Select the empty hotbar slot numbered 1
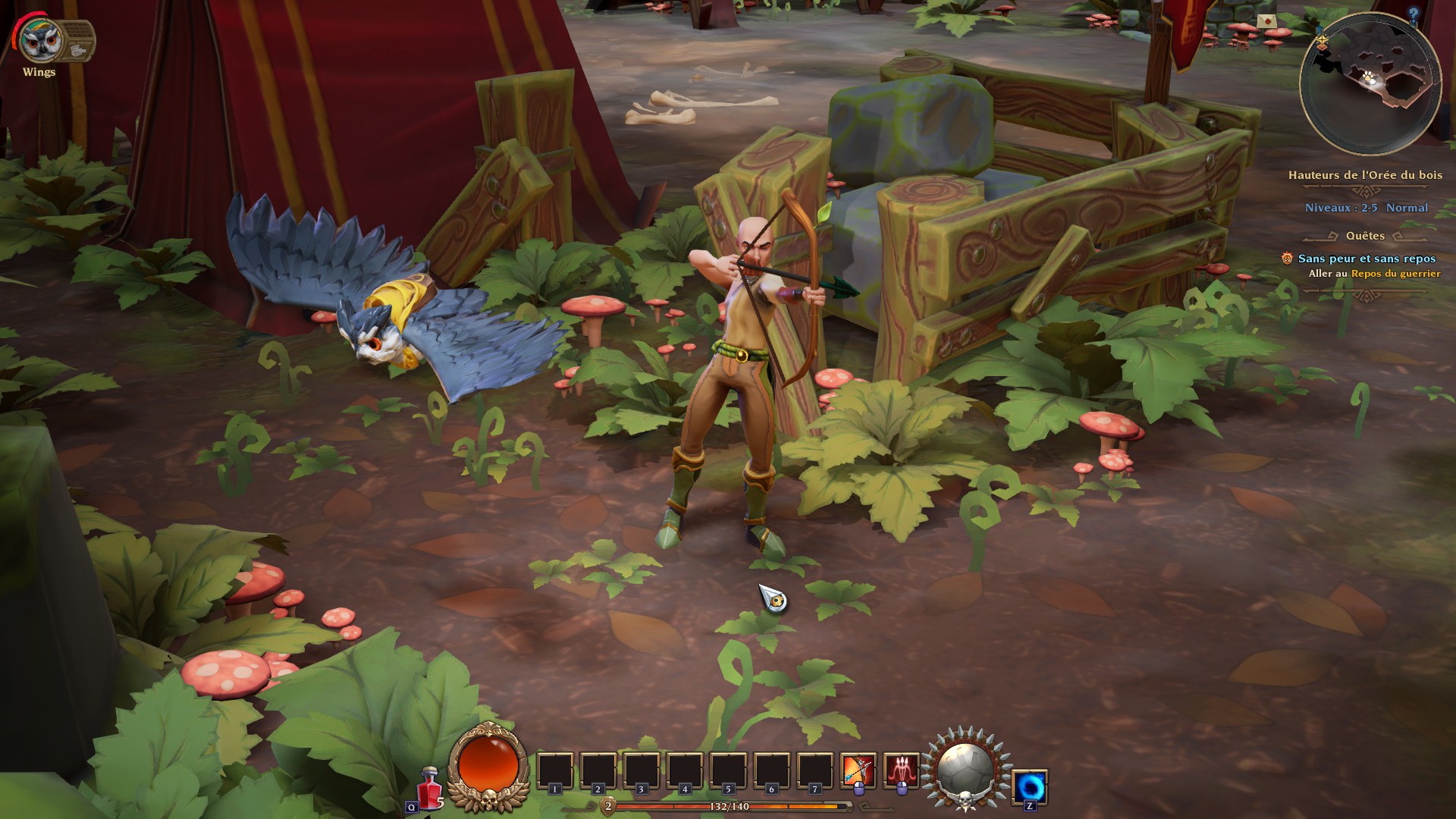Image resolution: width=1456 pixels, height=819 pixels. (554, 772)
